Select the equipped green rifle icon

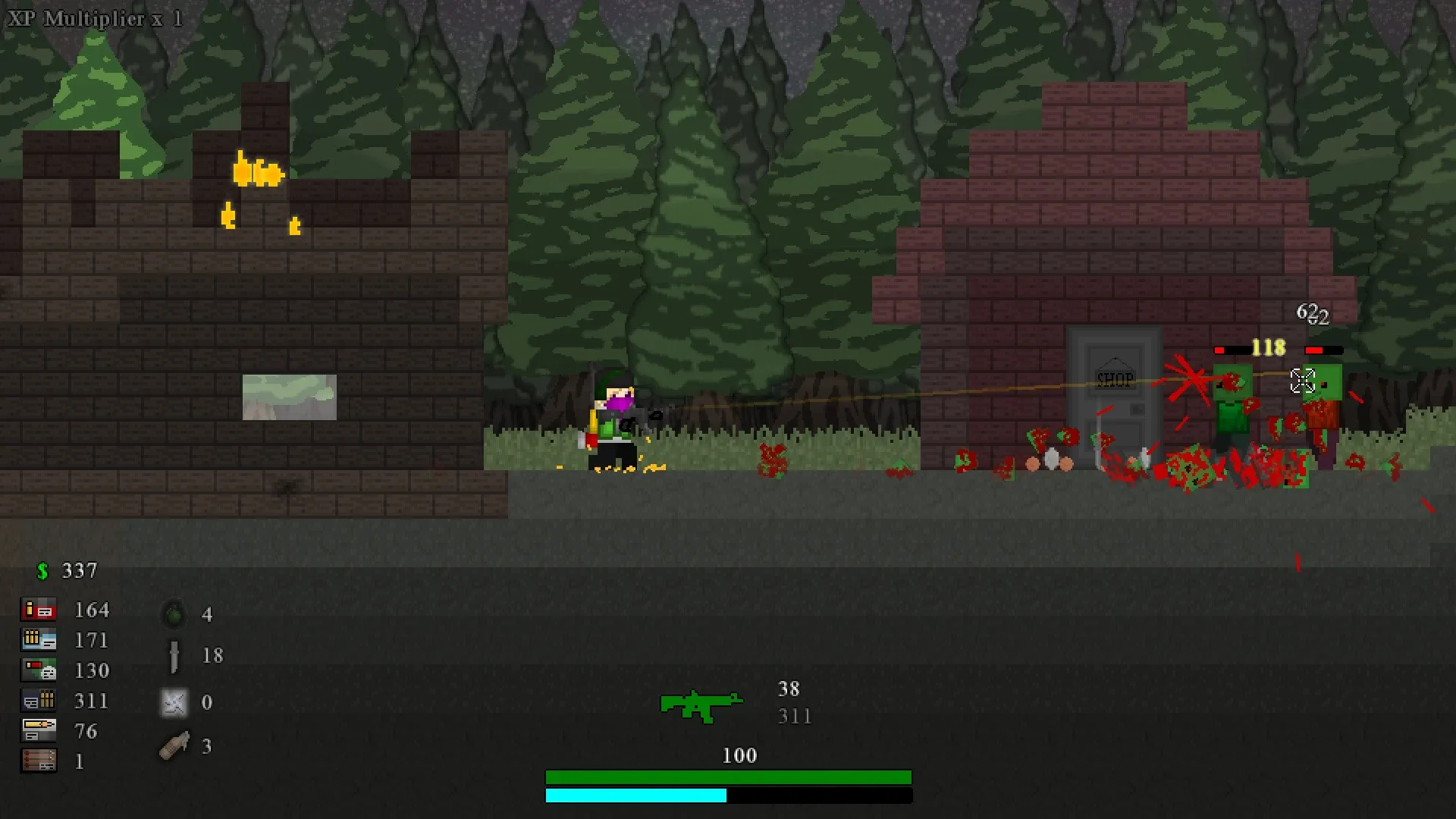click(699, 706)
